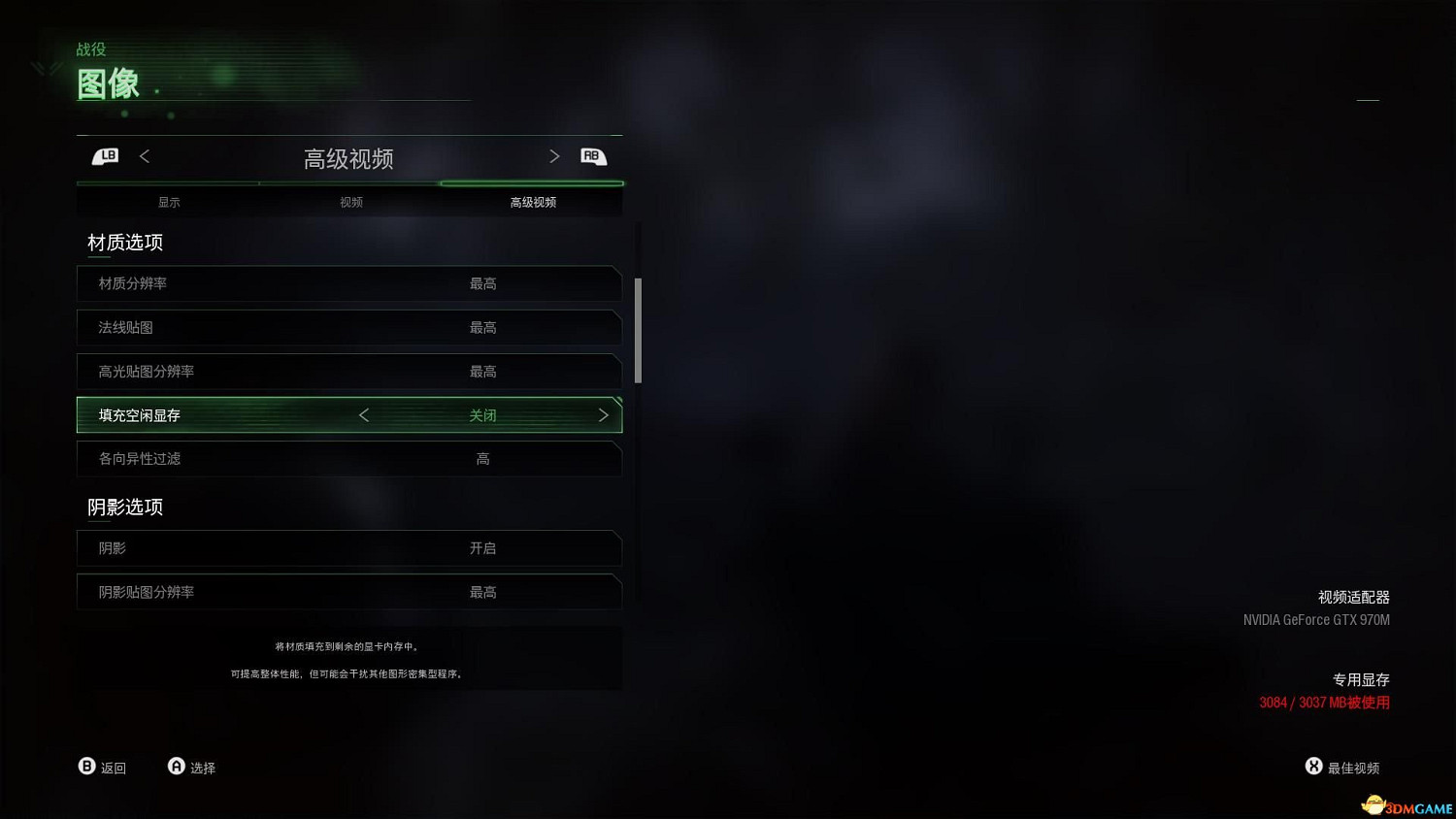Click the right chevron beside 高级视频 header

[x=554, y=156]
